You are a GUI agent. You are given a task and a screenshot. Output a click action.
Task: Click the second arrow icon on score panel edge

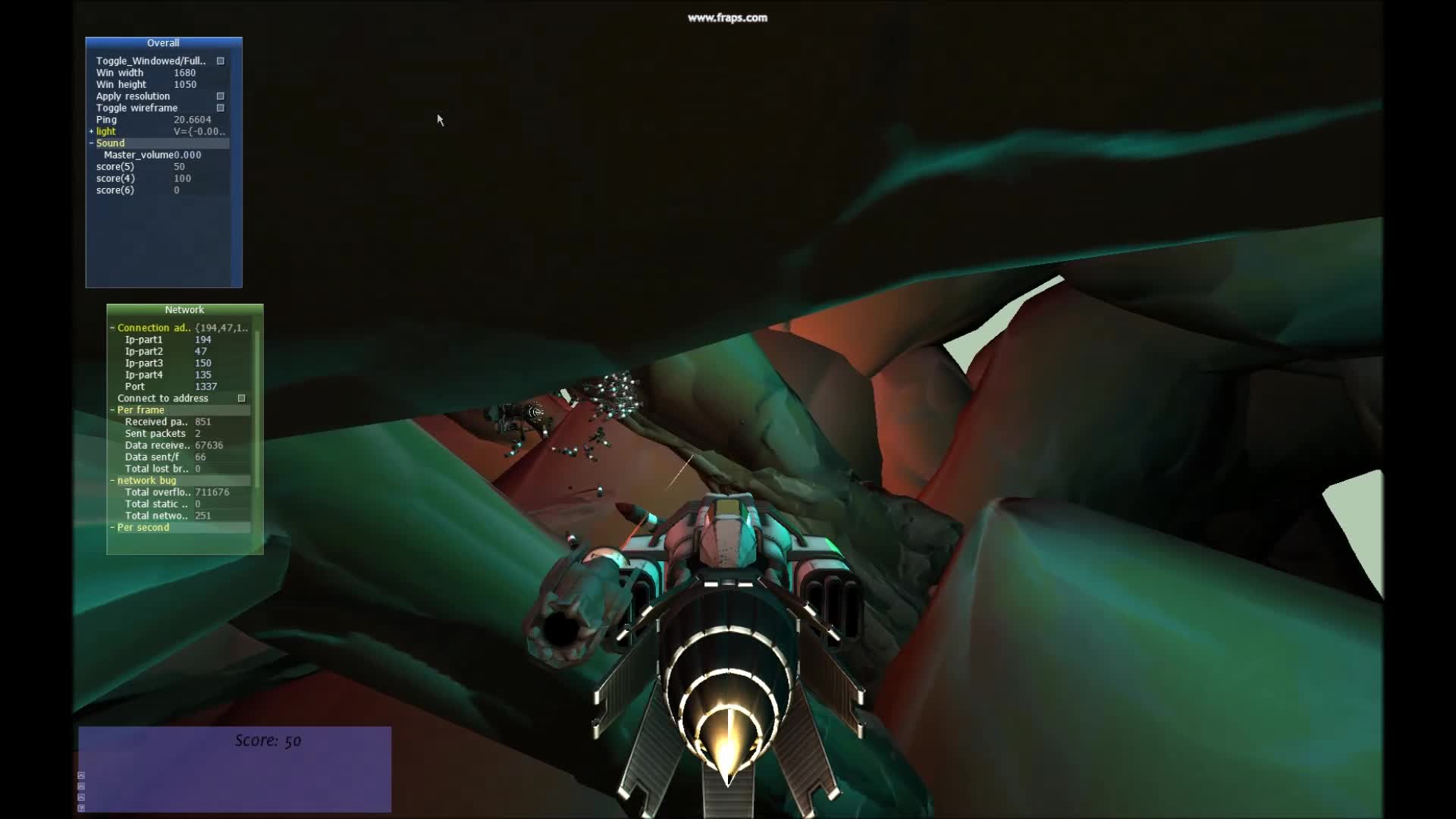click(x=81, y=786)
